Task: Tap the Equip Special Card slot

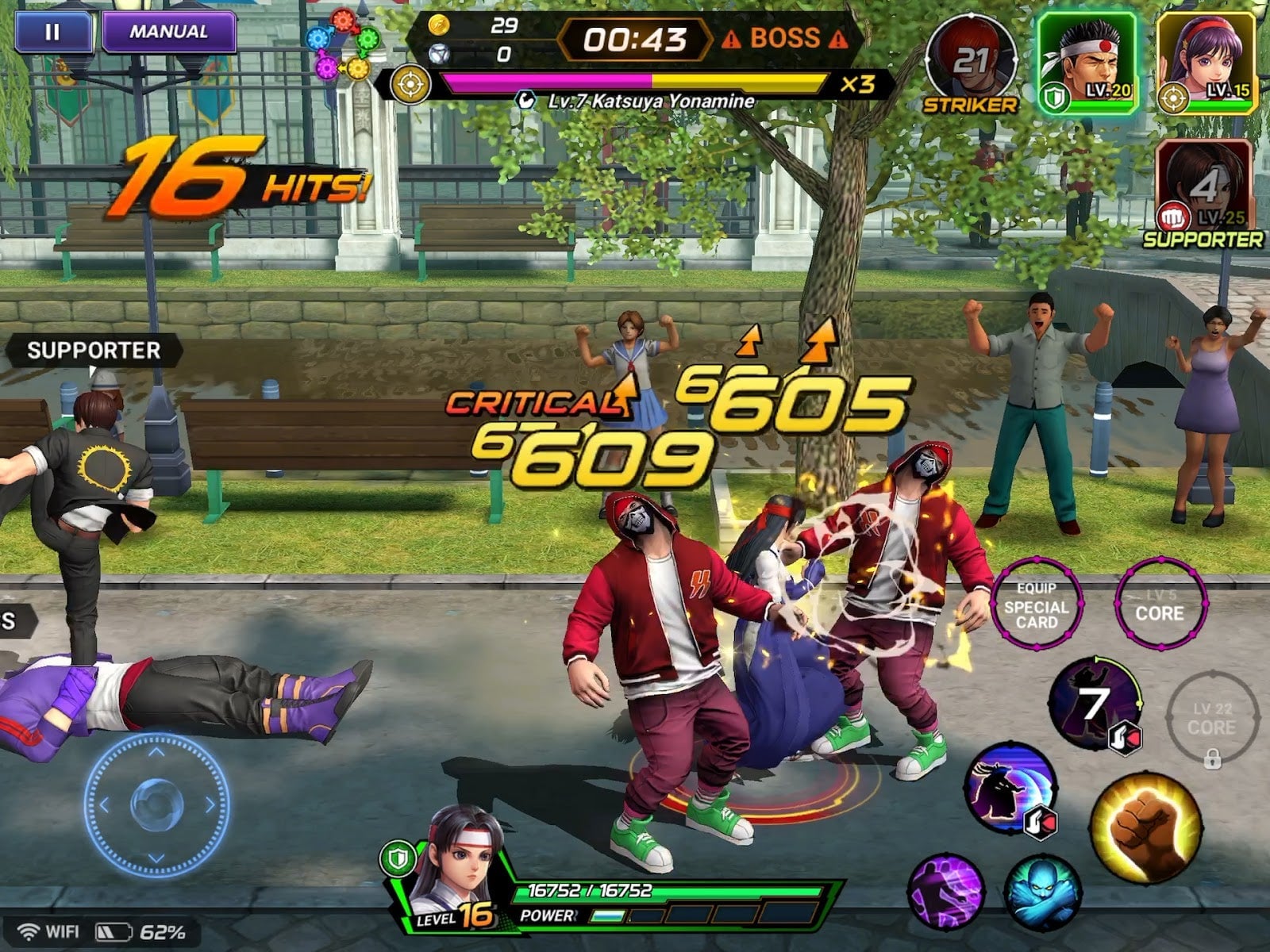Action: 1036,605
